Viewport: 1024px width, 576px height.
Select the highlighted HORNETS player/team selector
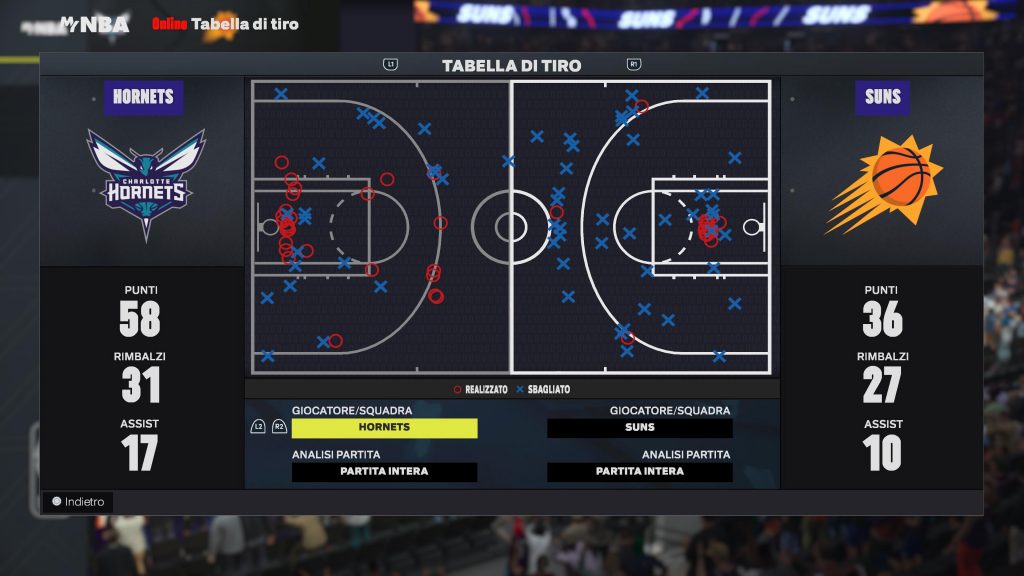[384, 428]
